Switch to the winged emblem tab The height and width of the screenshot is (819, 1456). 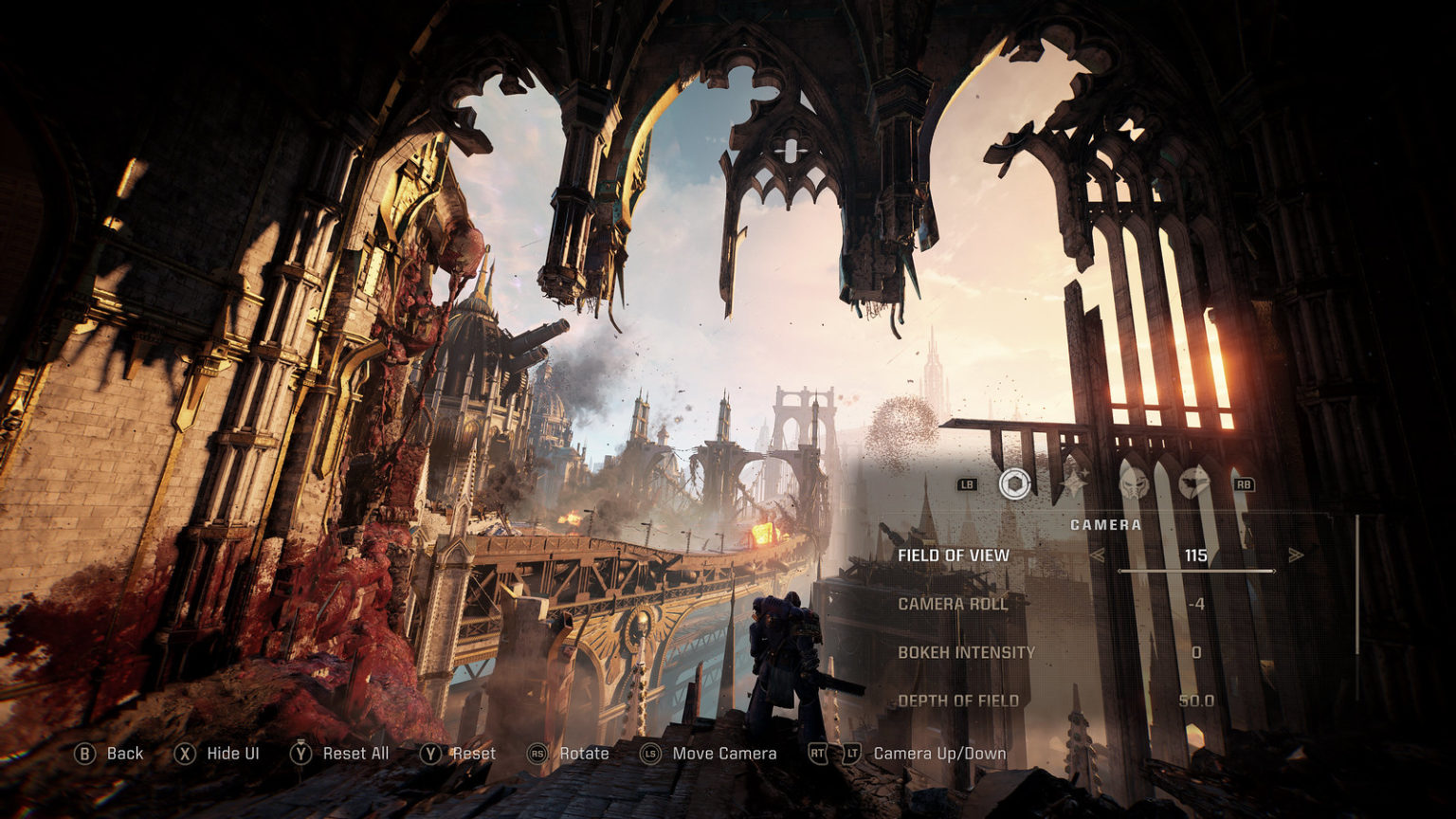1193,484
